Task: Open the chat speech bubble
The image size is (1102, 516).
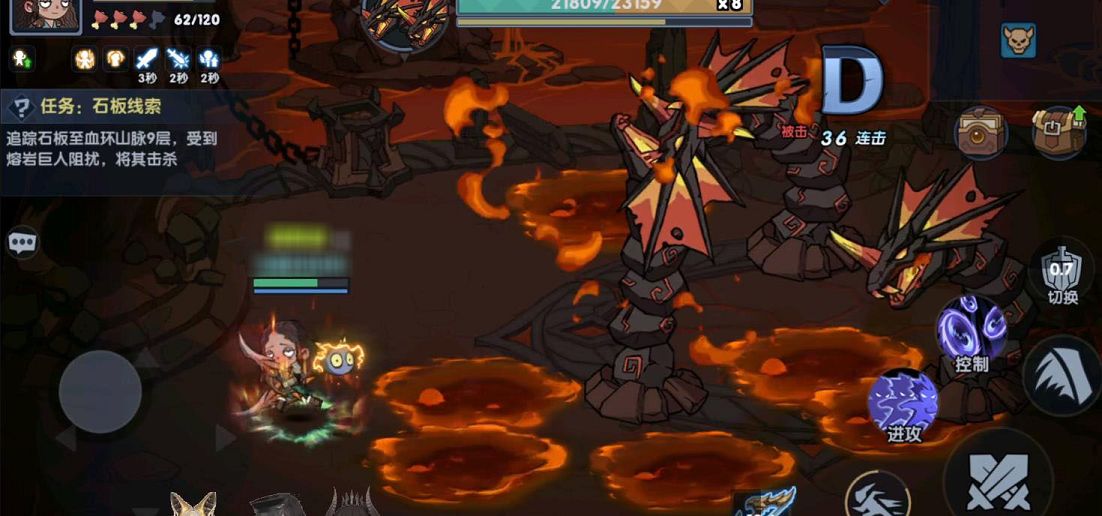Action: 22,243
